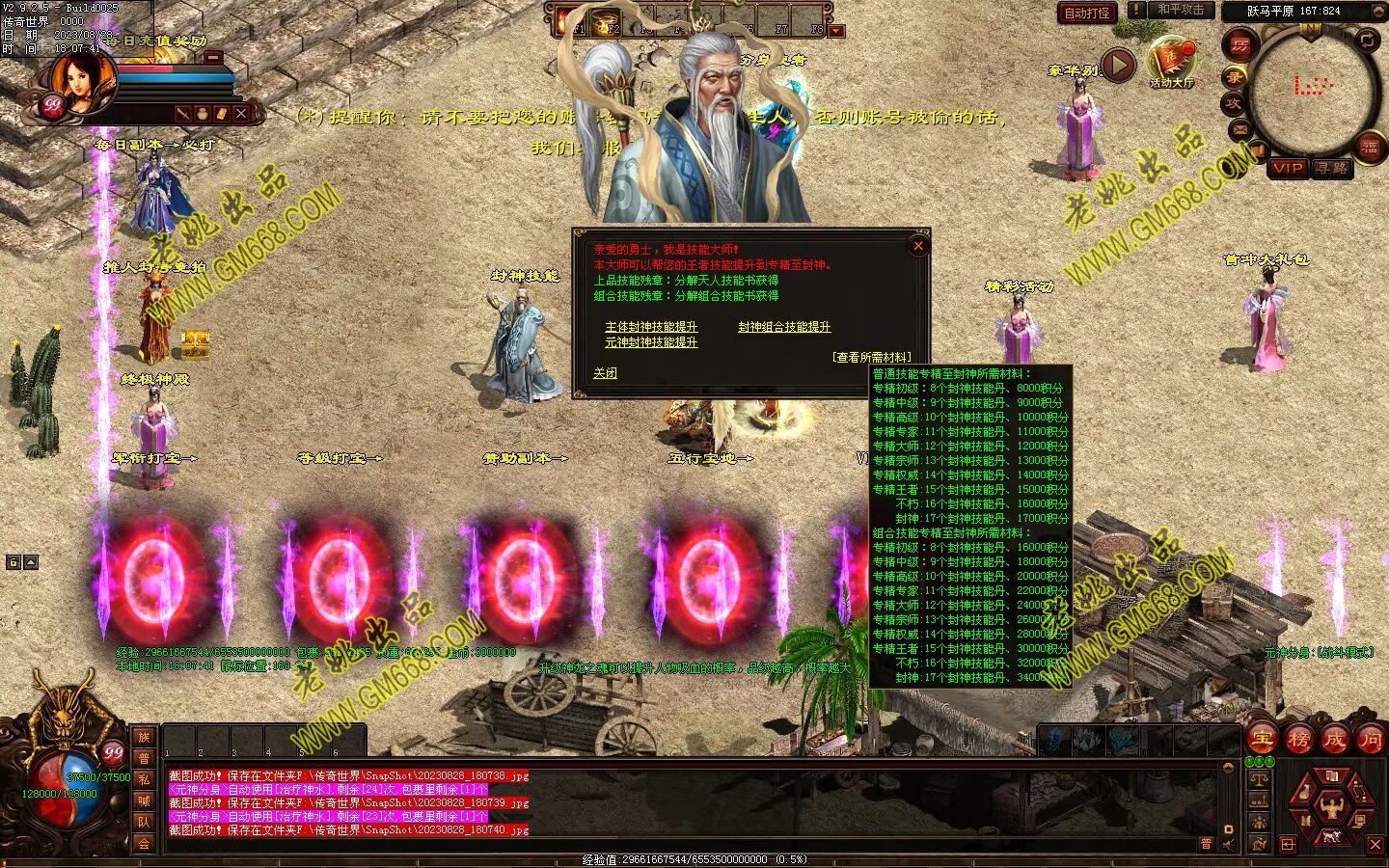Select the 队 team chat channel
This screenshot has width=1389, height=868.
point(144,822)
